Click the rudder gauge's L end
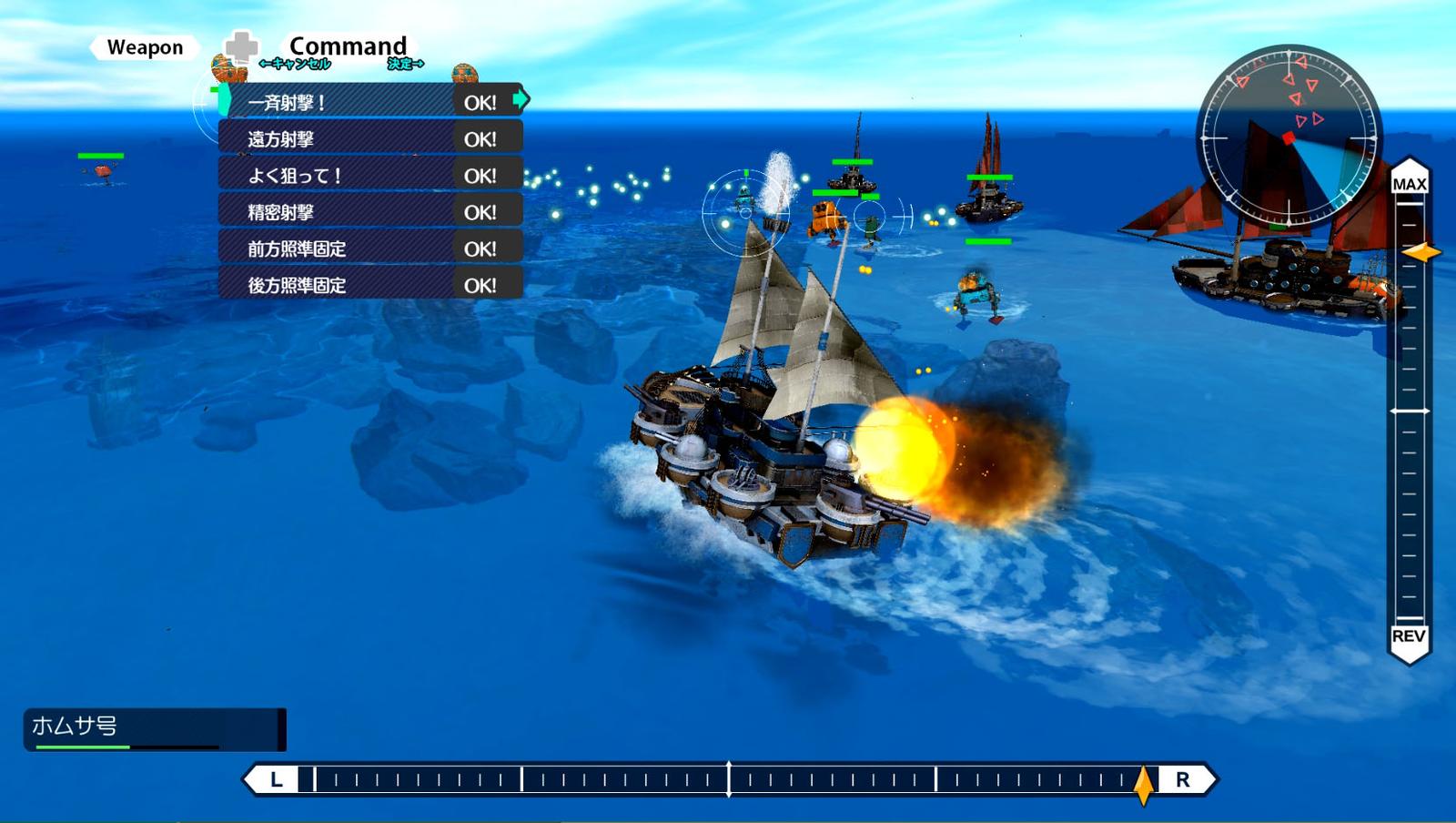Image resolution: width=1456 pixels, height=823 pixels. (277, 779)
